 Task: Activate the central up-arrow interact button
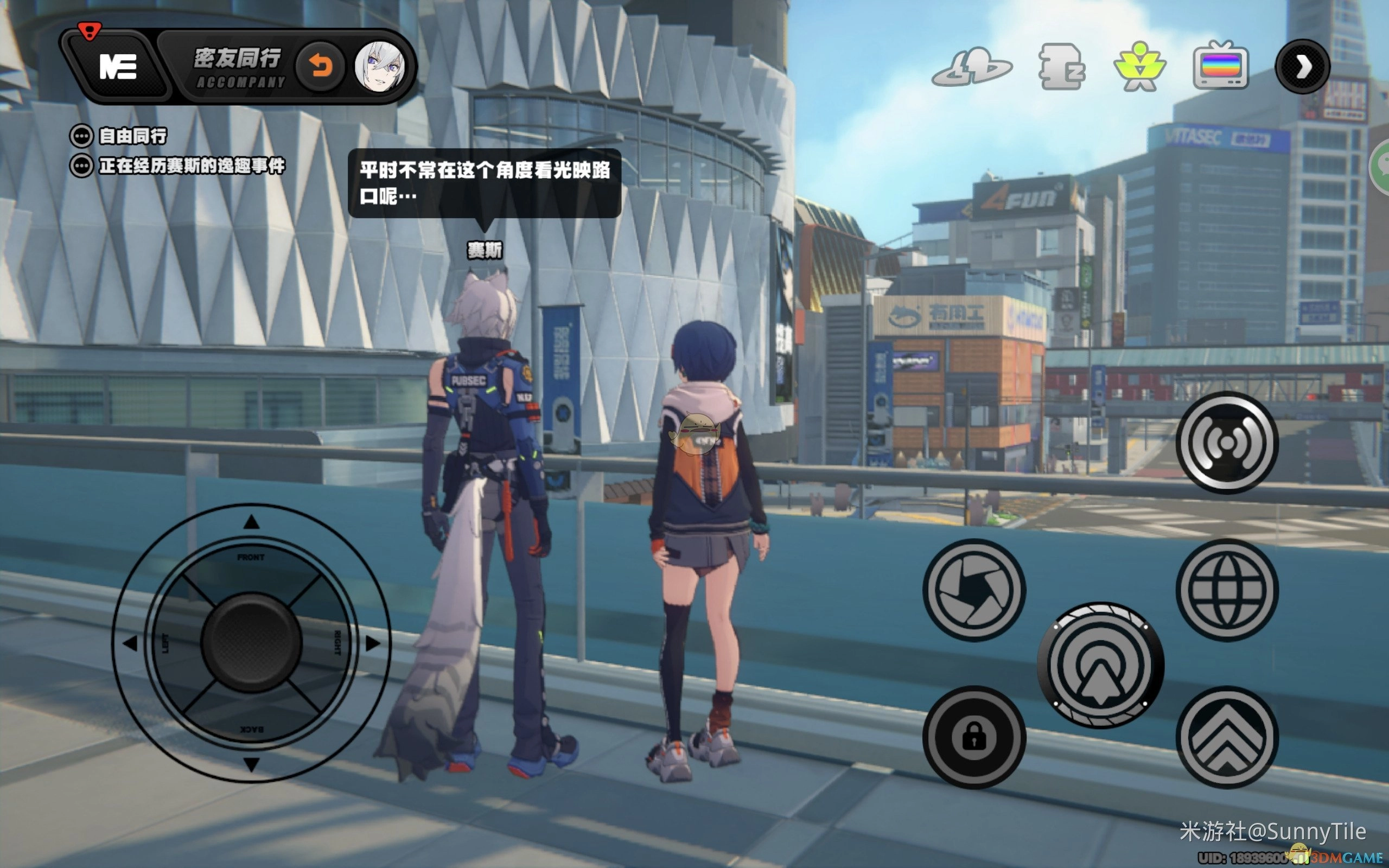point(1100,665)
